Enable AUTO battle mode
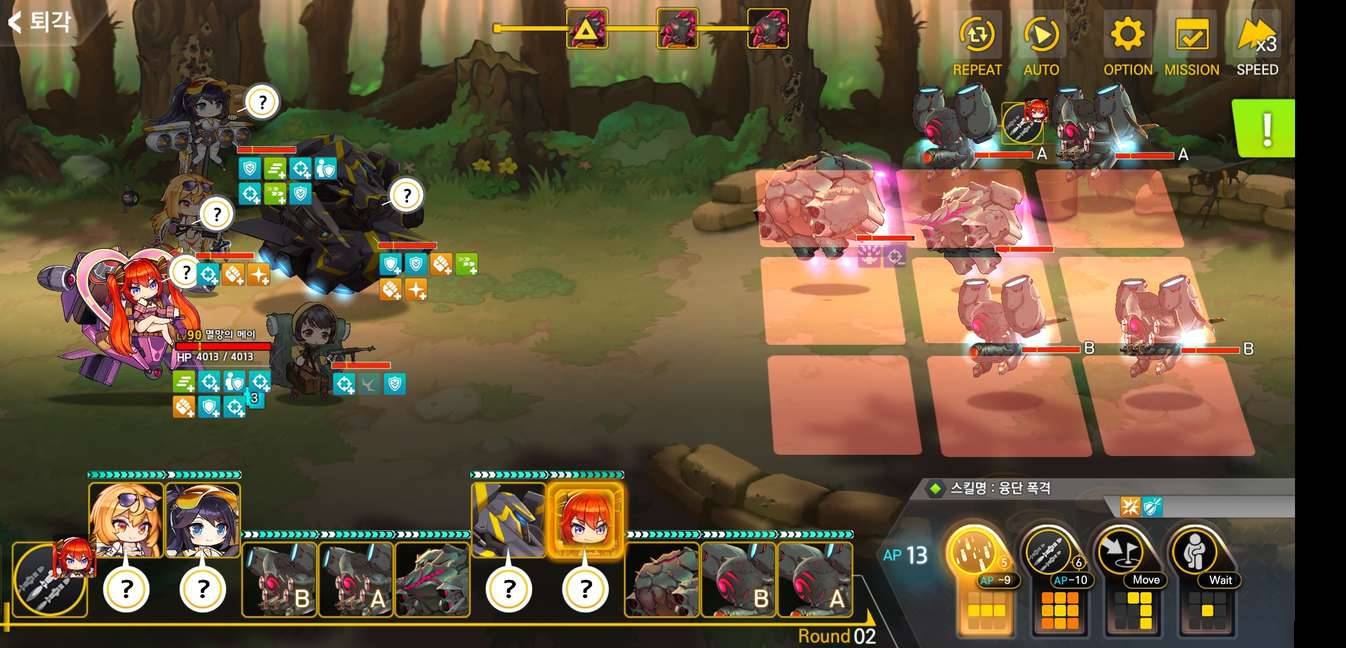Image resolution: width=1346 pixels, height=648 pixels. pos(1041,45)
